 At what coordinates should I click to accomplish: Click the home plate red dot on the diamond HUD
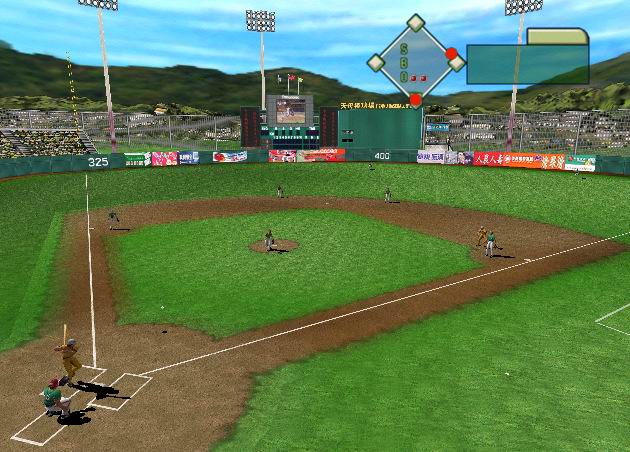tap(416, 99)
